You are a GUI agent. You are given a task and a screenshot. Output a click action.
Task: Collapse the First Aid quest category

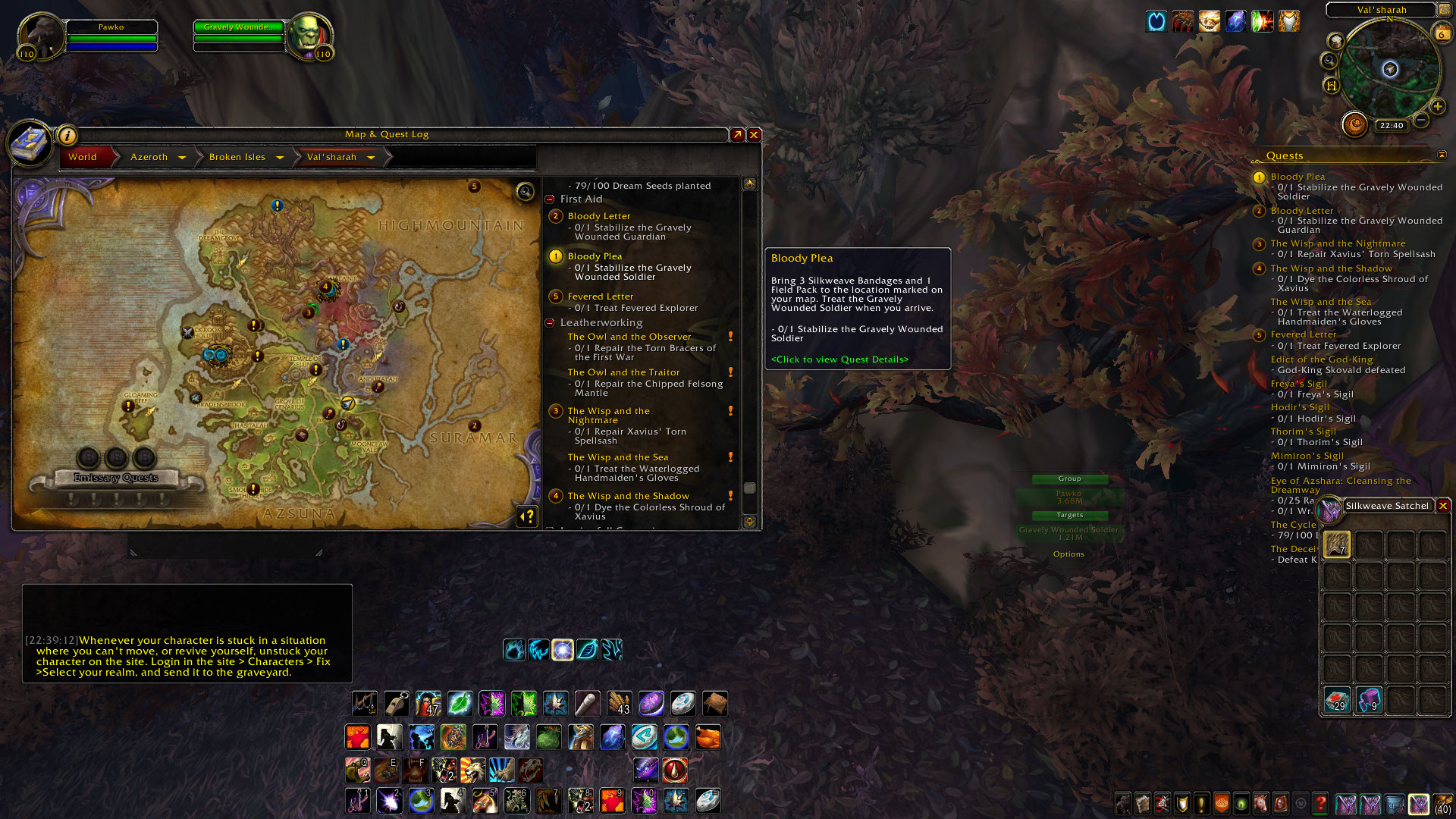click(550, 199)
